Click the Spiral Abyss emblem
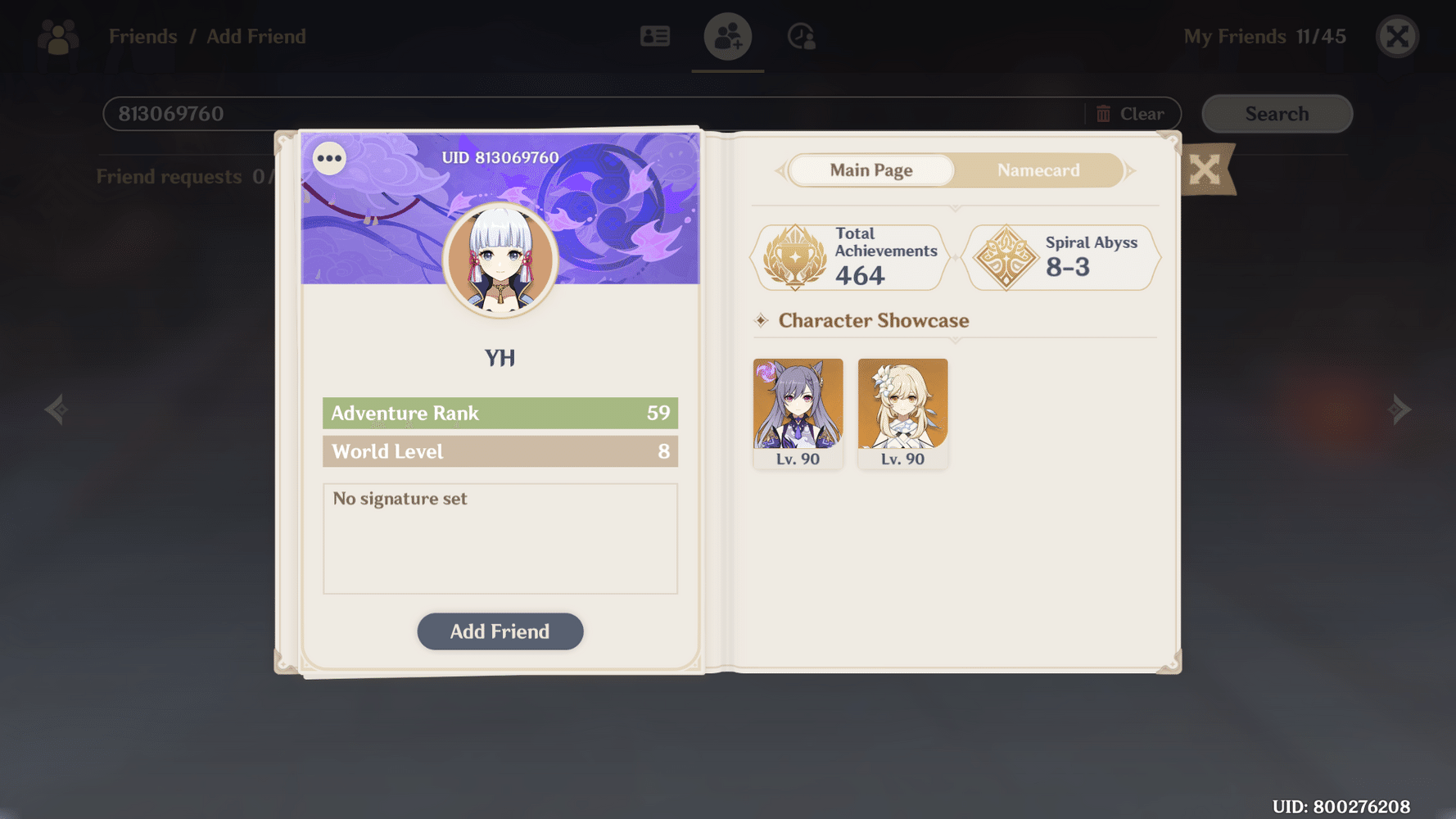Image resolution: width=1456 pixels, height=819 pixels. click(1006, 257)
